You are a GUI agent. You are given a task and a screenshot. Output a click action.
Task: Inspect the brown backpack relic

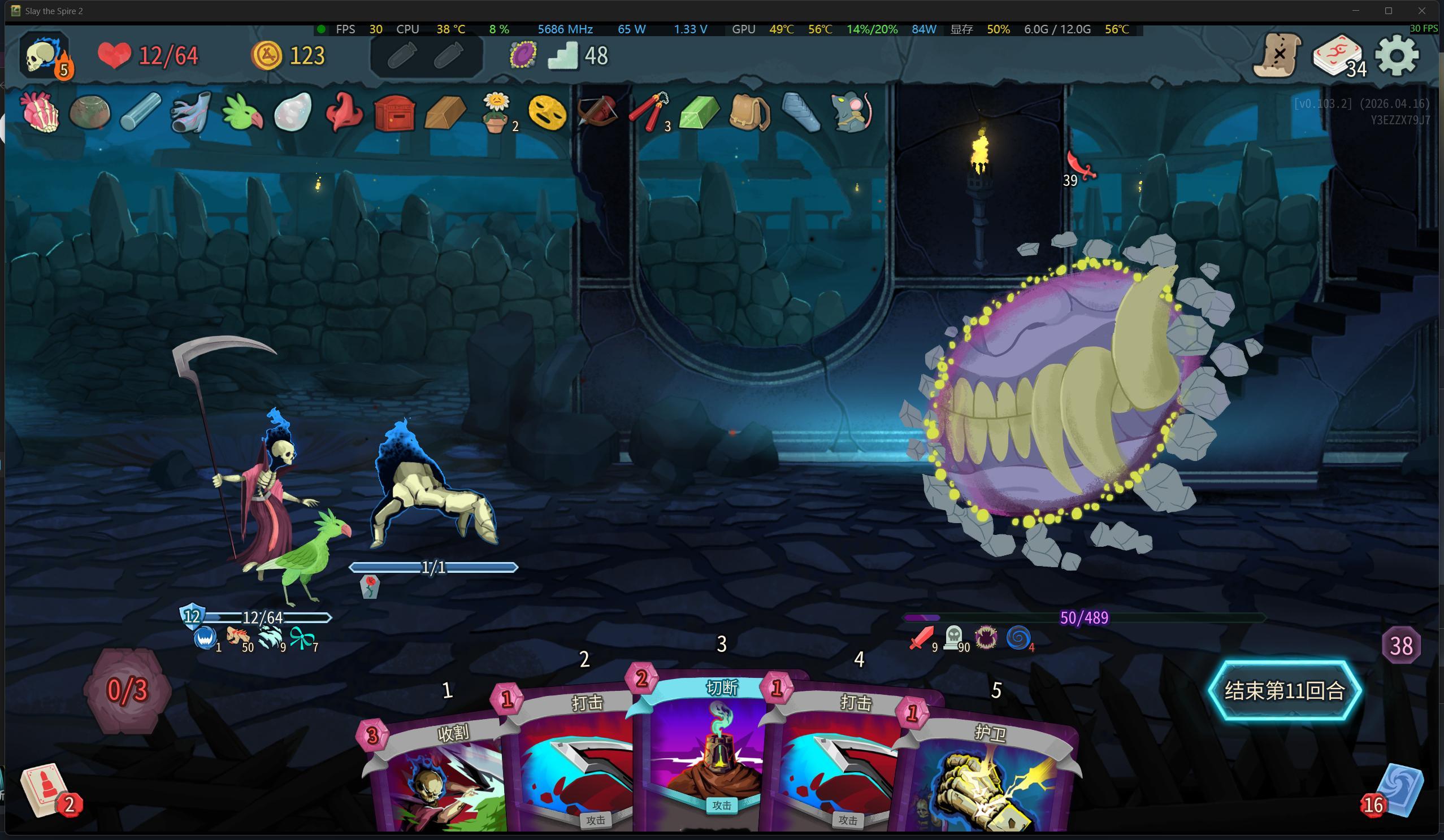[x=749, y=112]
